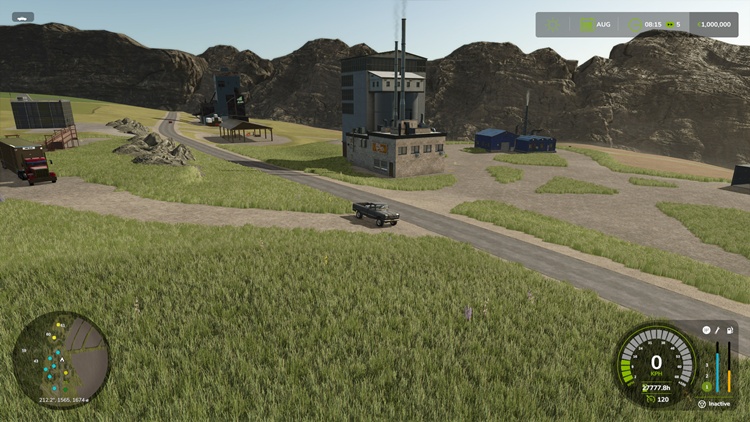Click the fuel pump icon
The image size is (750, 422).
730,330
